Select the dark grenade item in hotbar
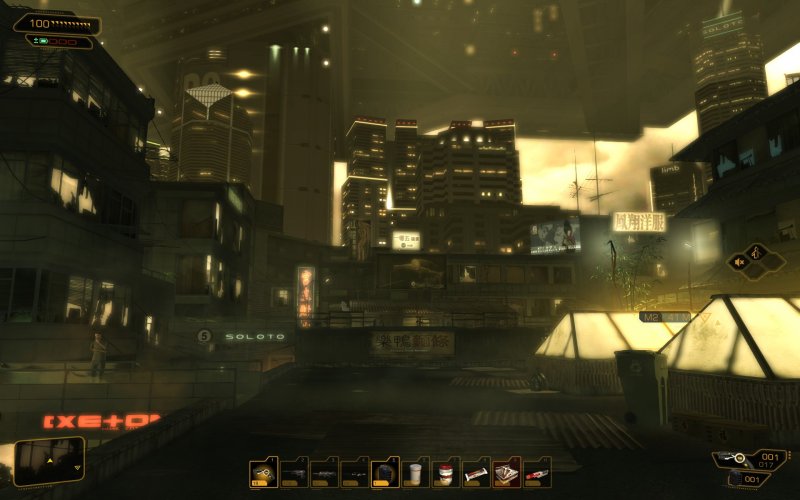The image size is (800, 500). (384, 472)
